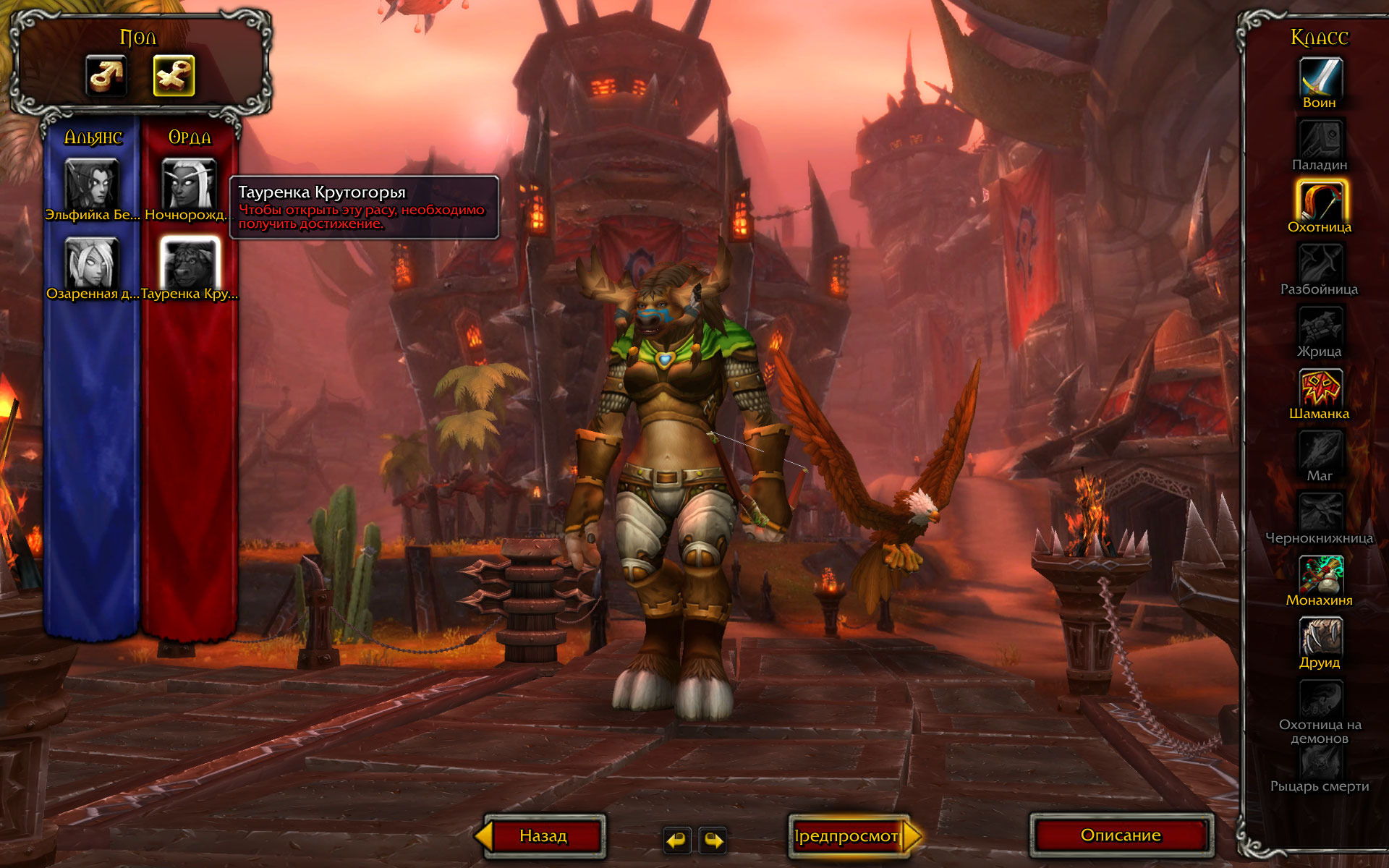1389x868 pixels.
Task: Select the Друид druid class
Action: pos(1320,637)
